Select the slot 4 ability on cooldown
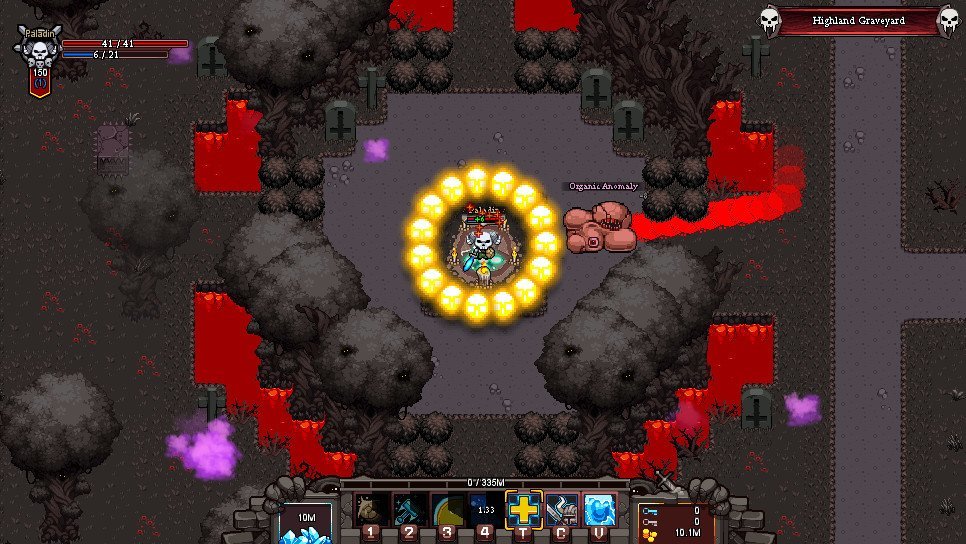 point(486,509)
